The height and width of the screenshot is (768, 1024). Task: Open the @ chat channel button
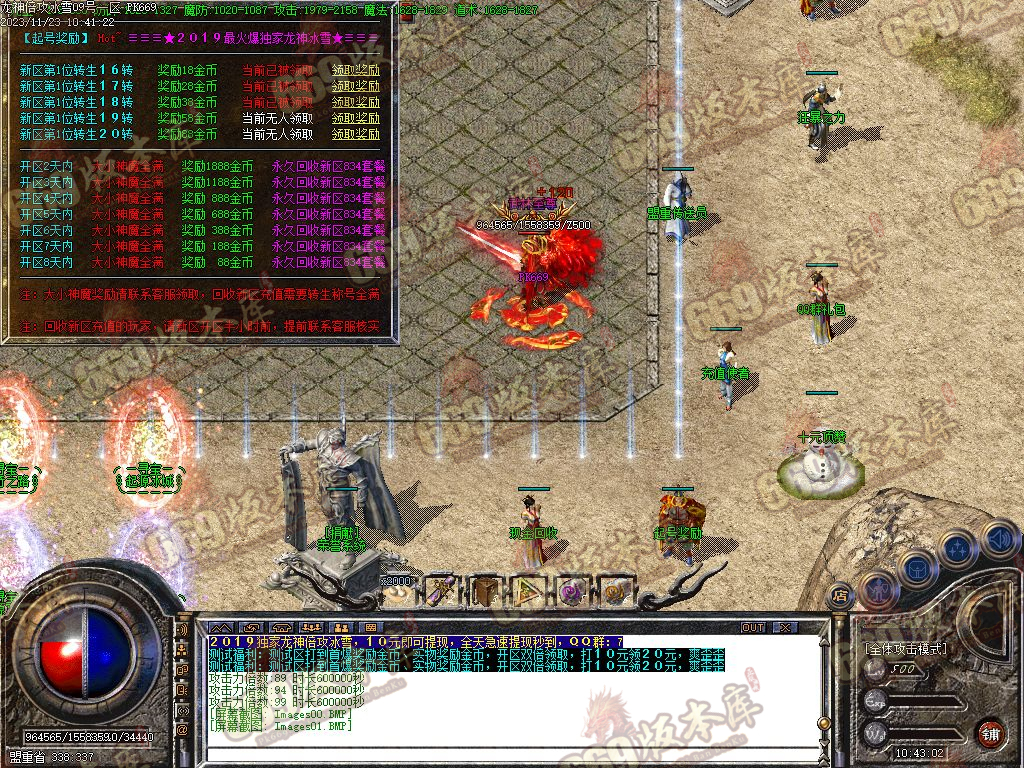(182, 730)
